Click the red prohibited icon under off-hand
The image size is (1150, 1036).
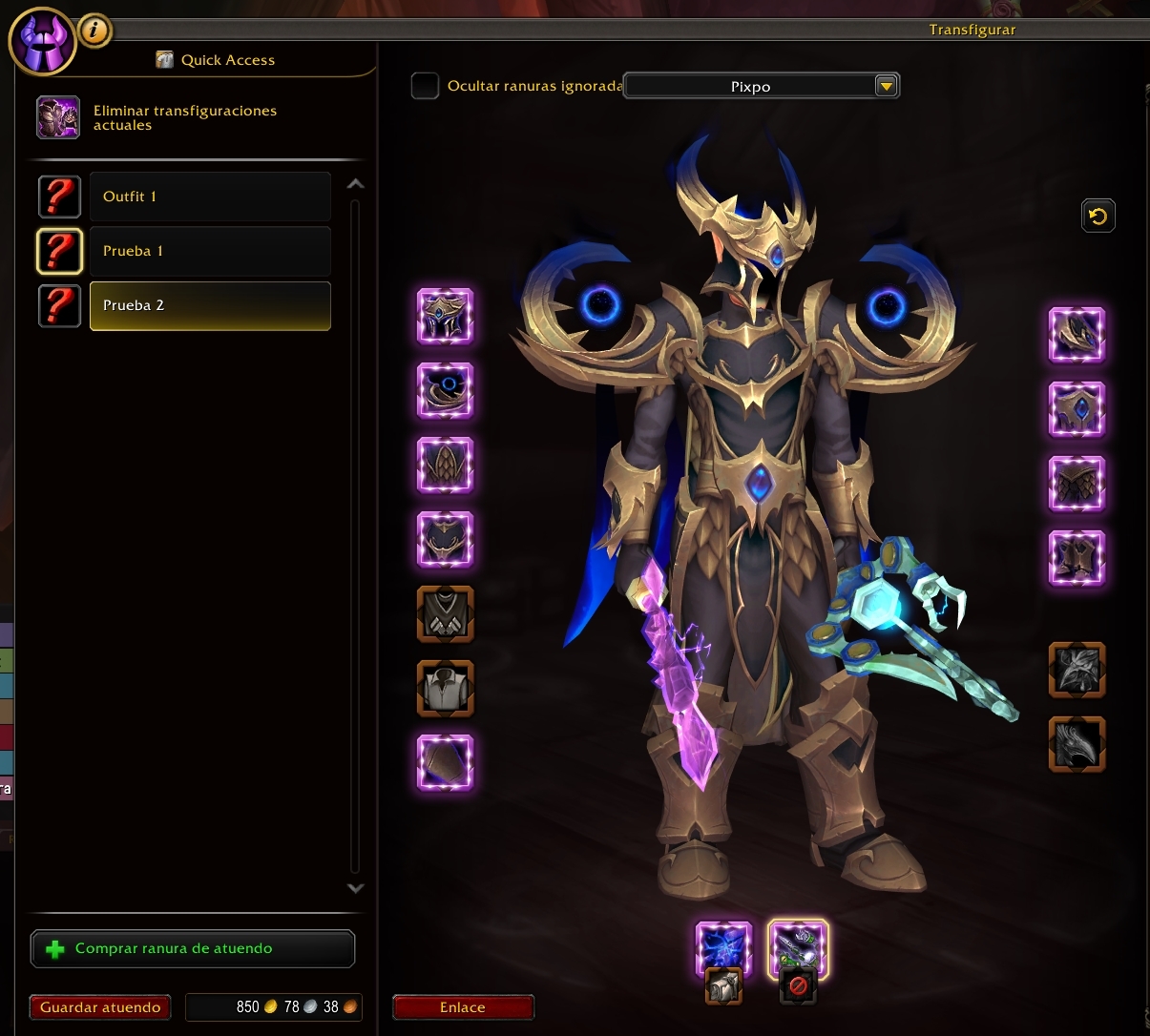[x=798, y=987]
